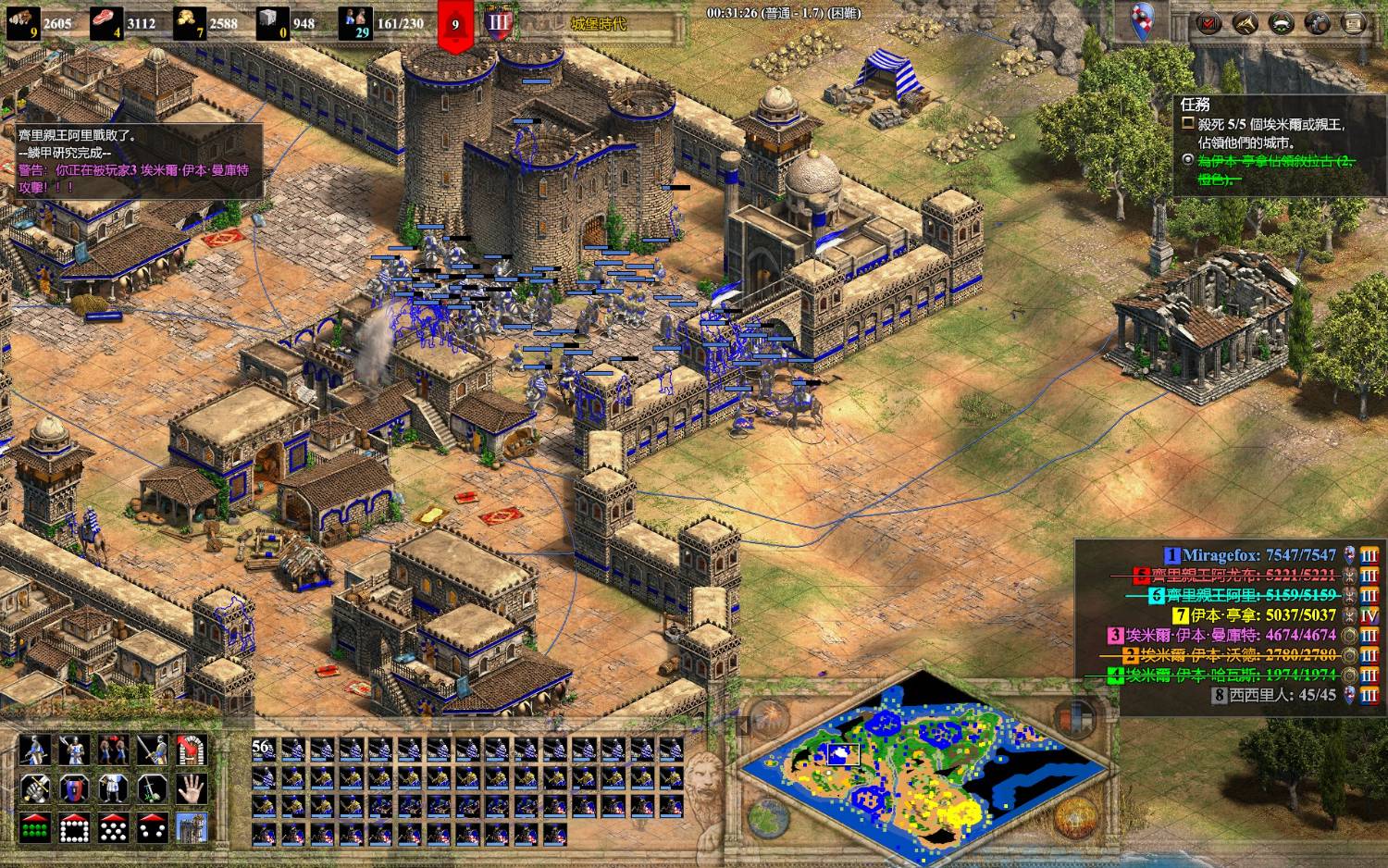Toggle the minimap colored-banners display button
The width and height of the screenshot is (1388, 868).
point(1074,717)
